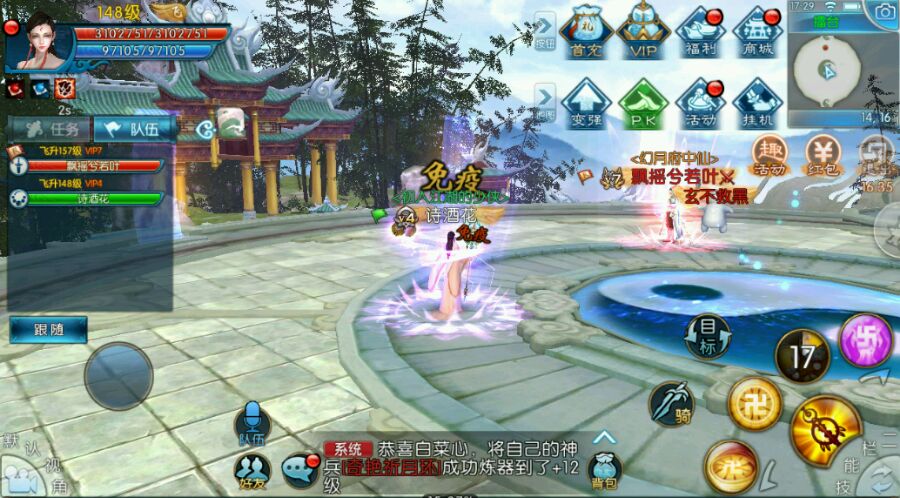Open the 背包 backpack
This screenshot has width=900, height=498.
pos(604,468)
